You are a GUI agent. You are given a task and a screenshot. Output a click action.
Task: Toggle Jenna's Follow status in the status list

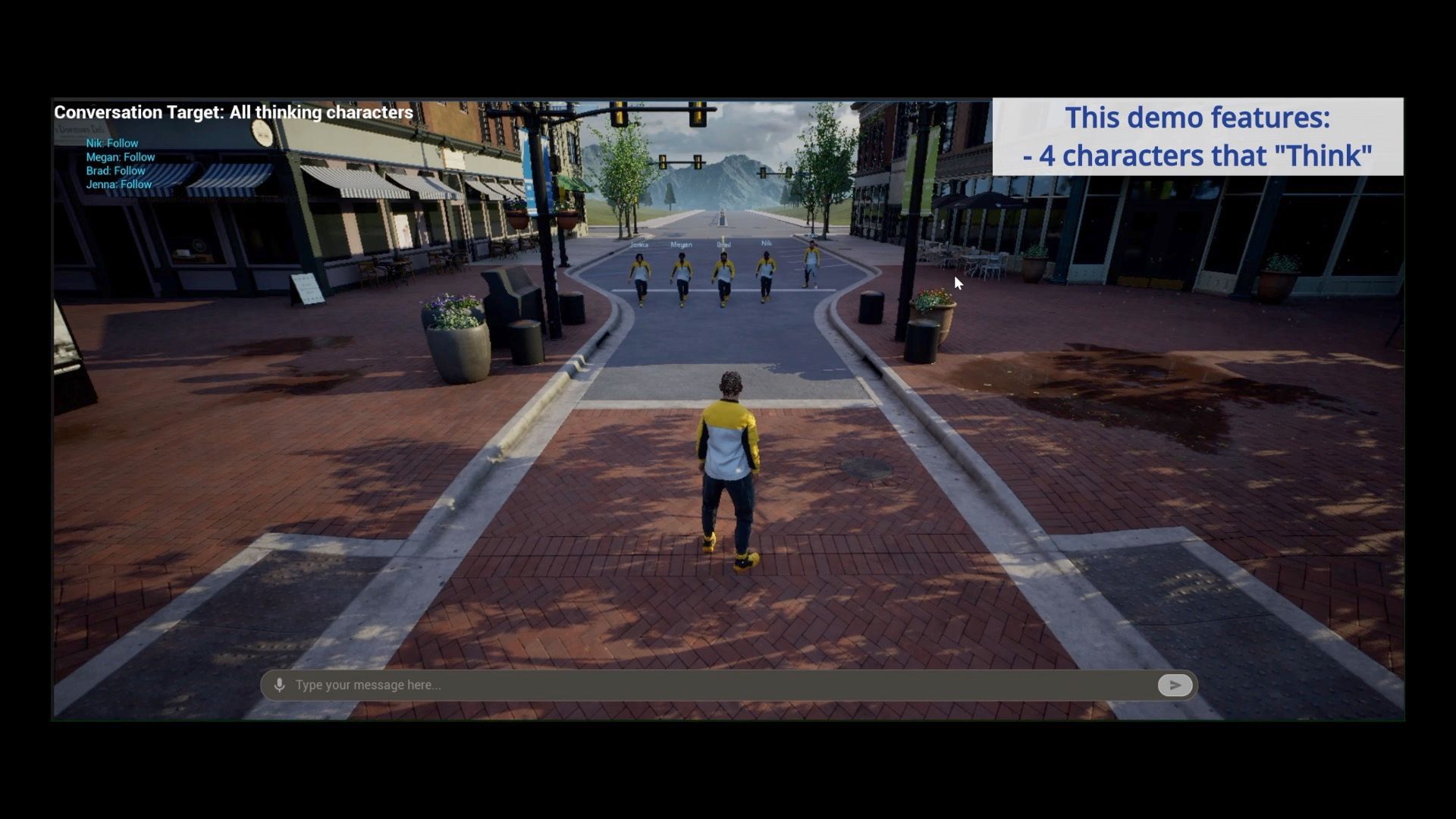click(x=118, y=184)
